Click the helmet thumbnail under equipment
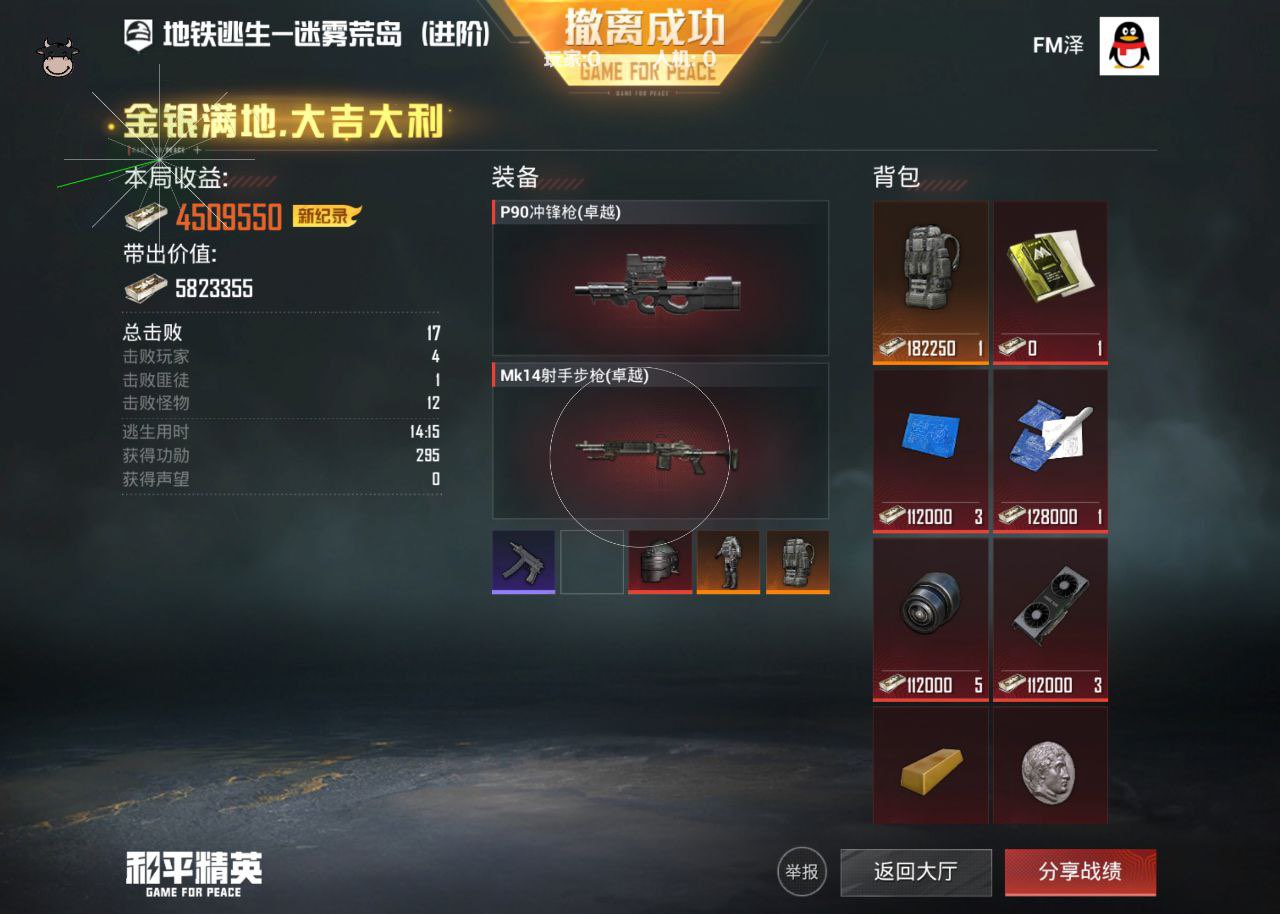 (x=660, y=562)
